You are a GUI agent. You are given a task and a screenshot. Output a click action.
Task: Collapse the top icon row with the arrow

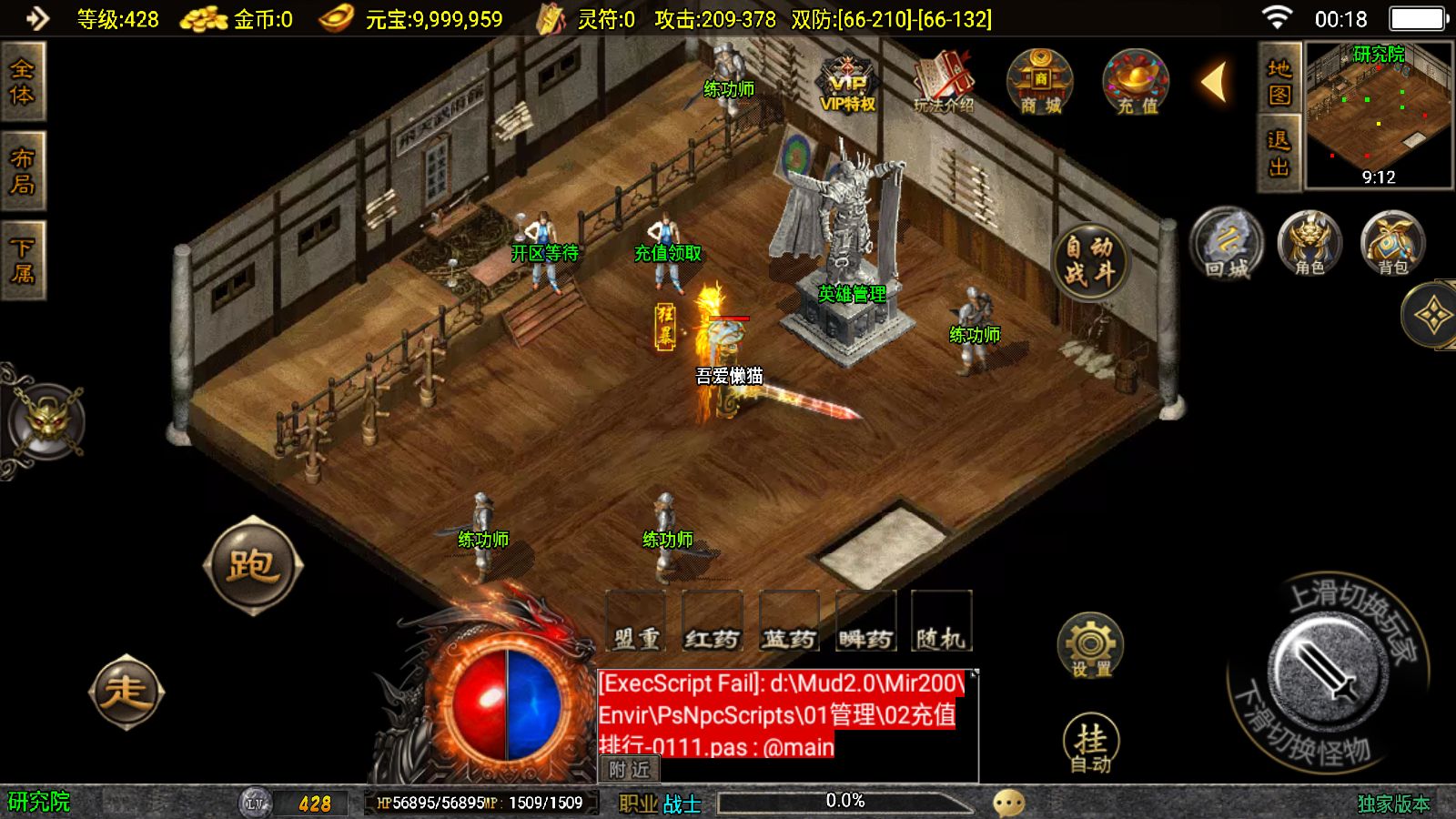(x=1215, y=82)
